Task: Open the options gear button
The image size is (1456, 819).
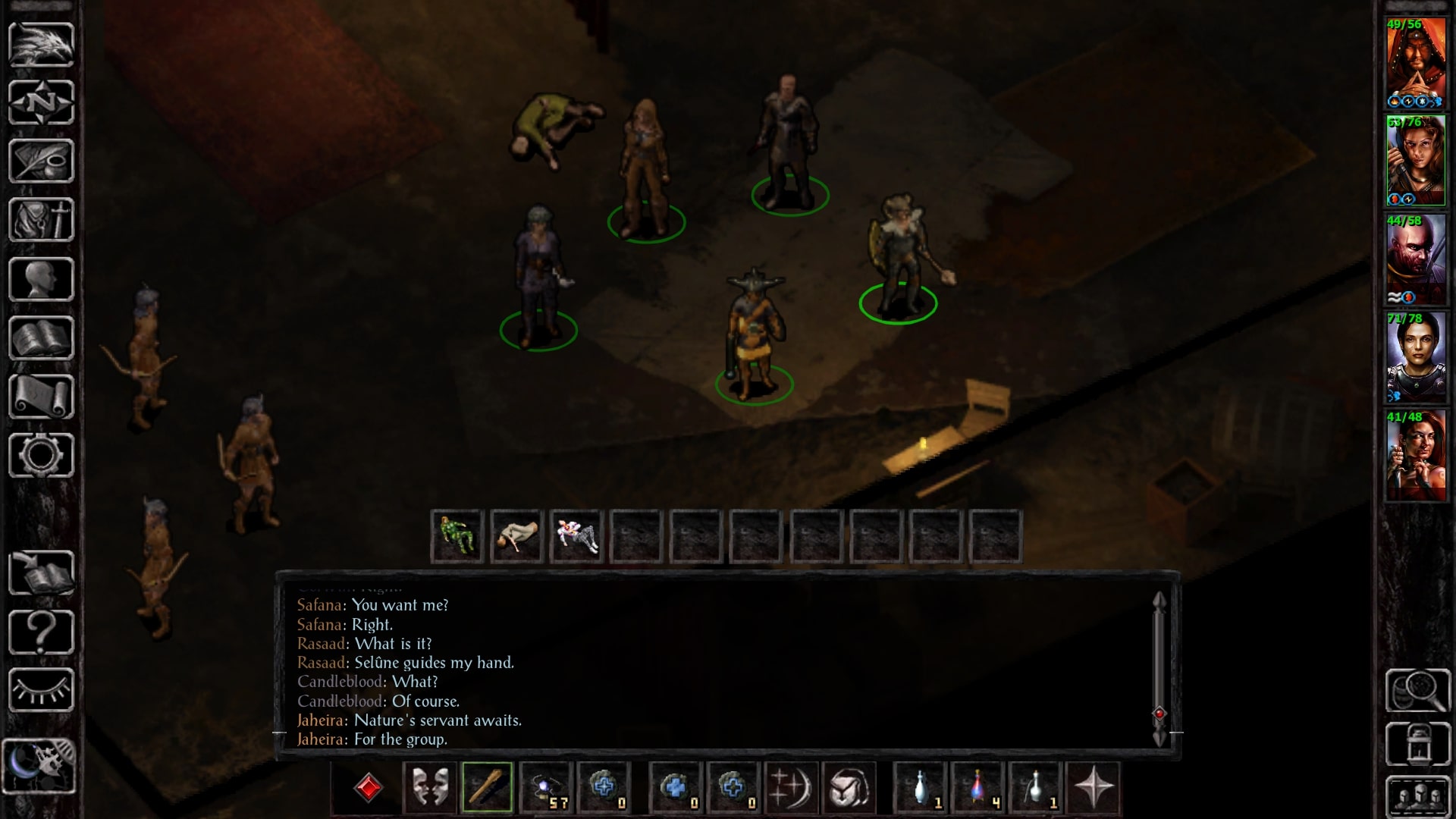Action: tap(41, 456)
